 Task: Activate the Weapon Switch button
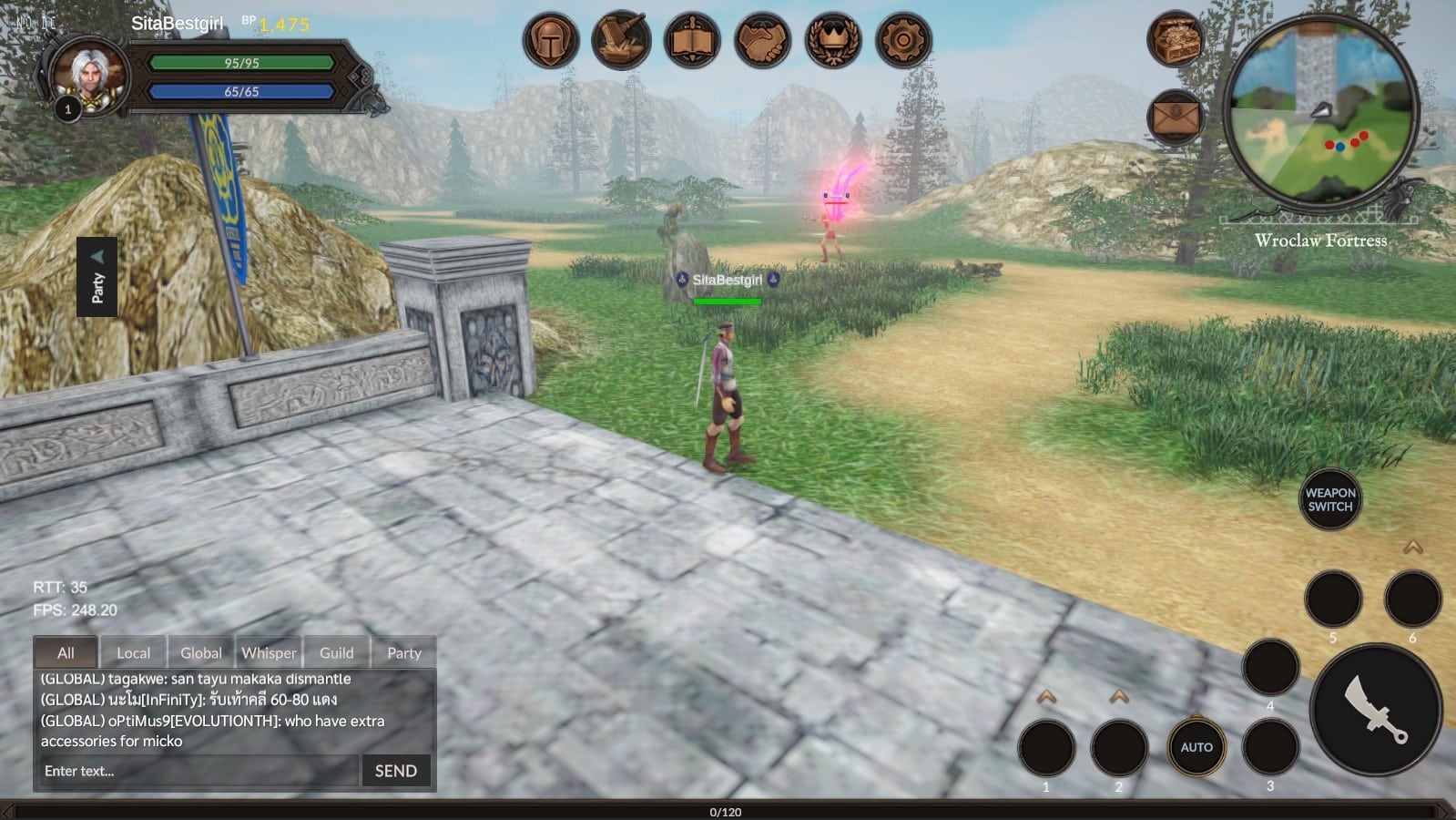1330,499
